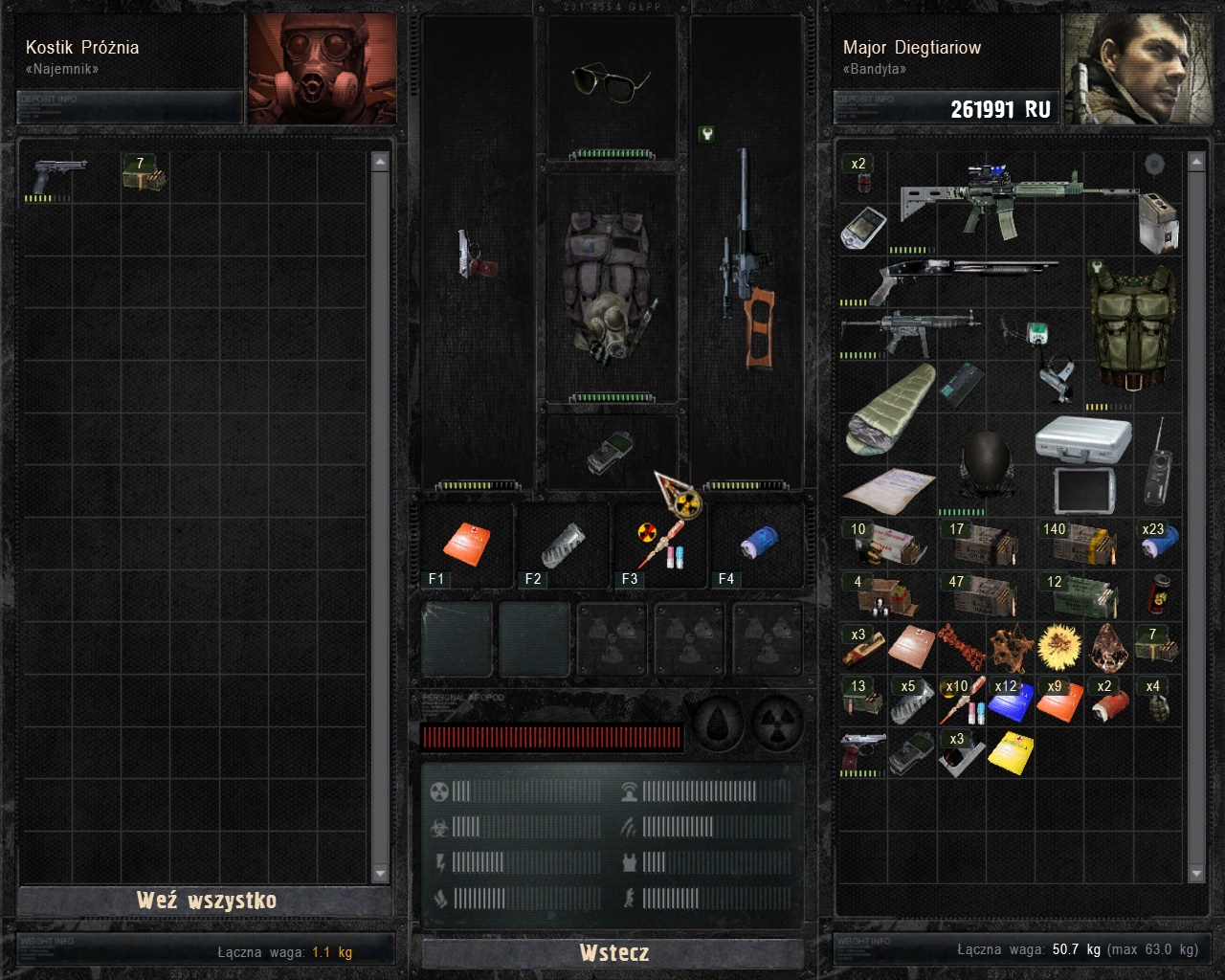Select the equipped sunglasses slot
The width and height of the screenshot is (1225, 980).
[611, 80]
